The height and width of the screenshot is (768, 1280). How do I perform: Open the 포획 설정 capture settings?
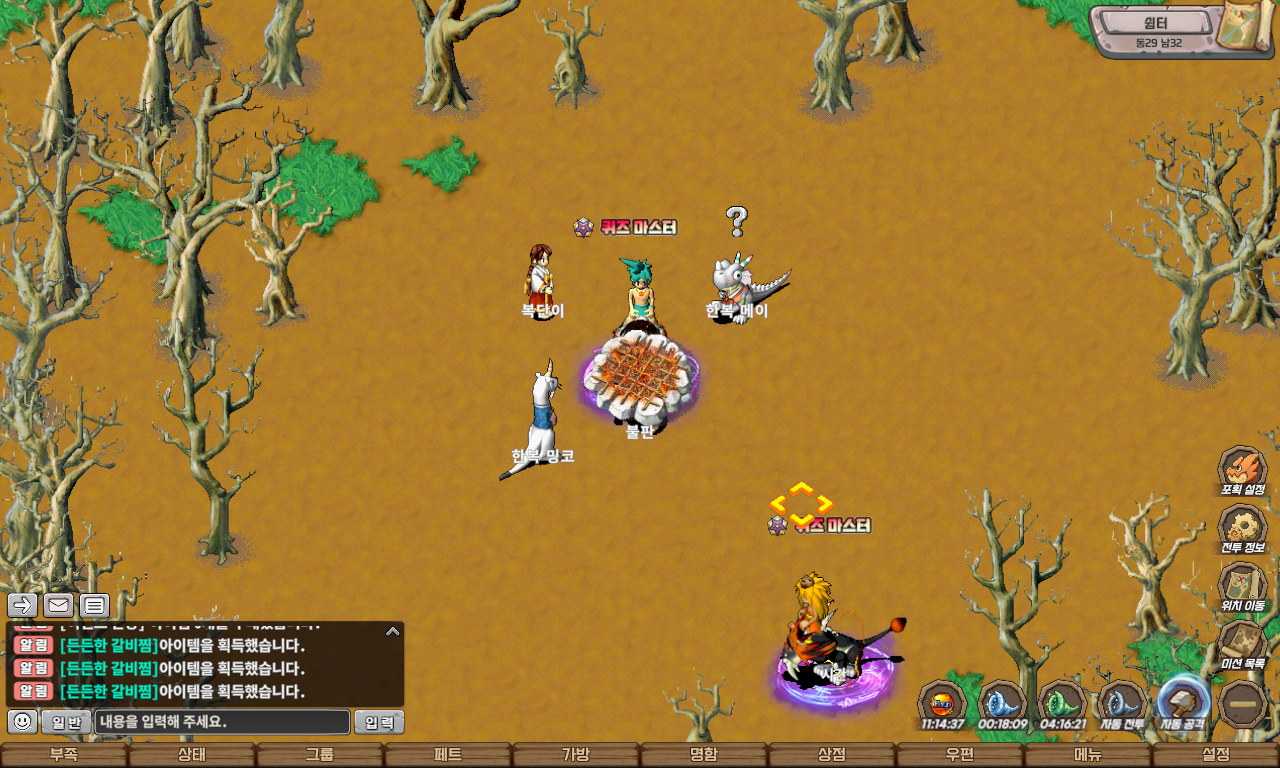pos(1242,471)
